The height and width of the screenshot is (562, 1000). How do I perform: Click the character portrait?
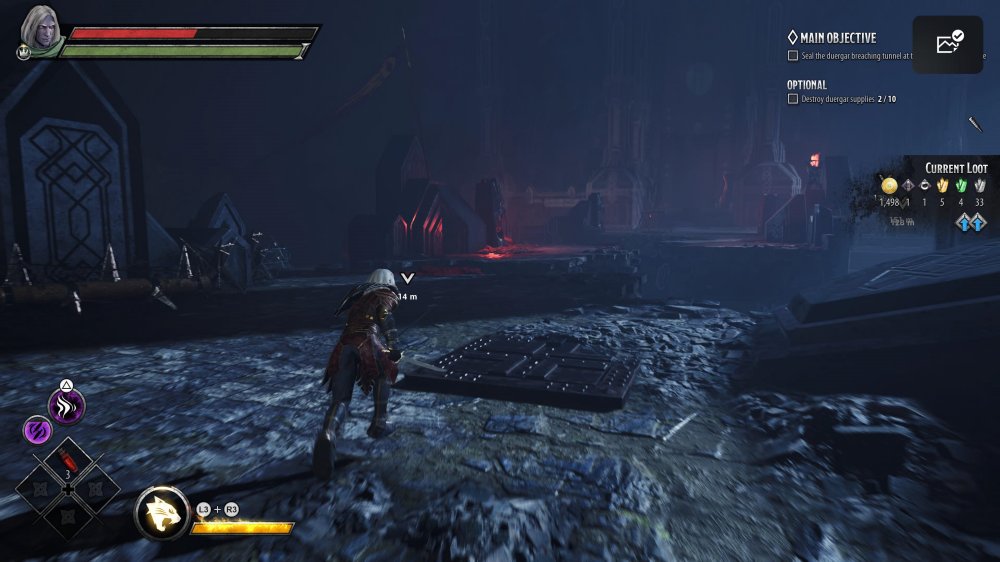tap(40, 26)
